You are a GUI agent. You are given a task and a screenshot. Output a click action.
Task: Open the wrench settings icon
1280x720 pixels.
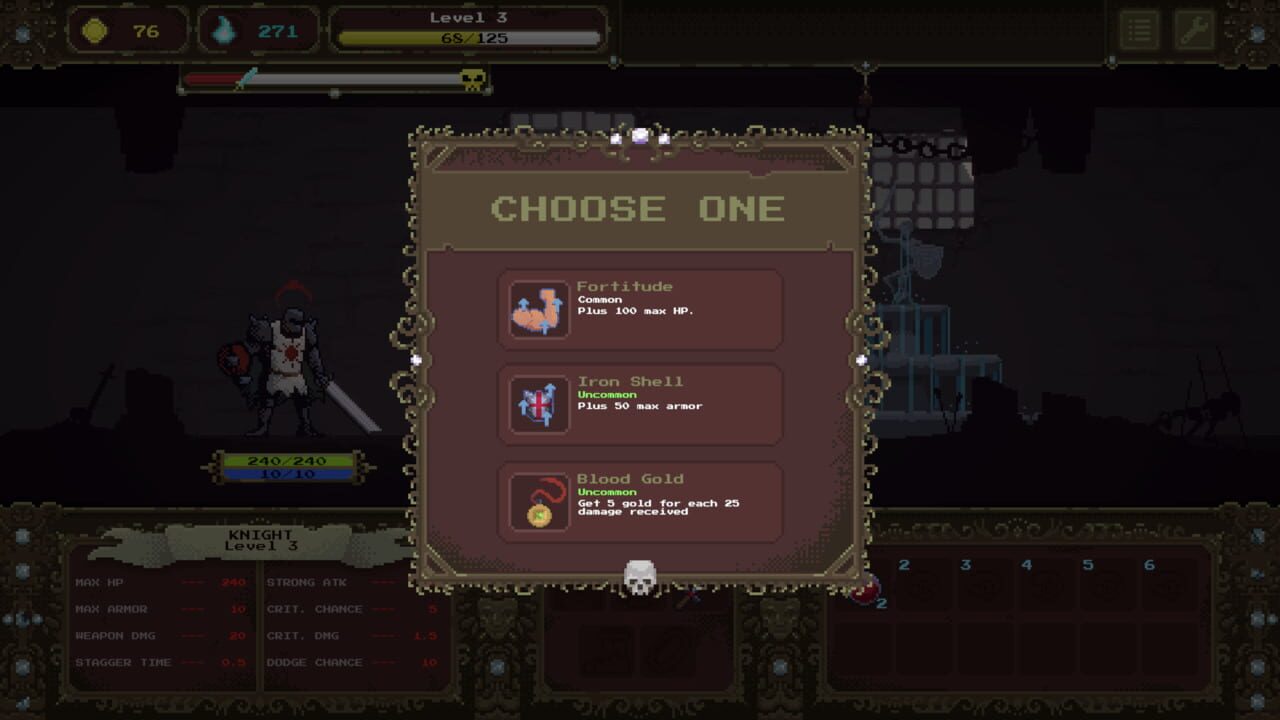[x=1193, y=29]
